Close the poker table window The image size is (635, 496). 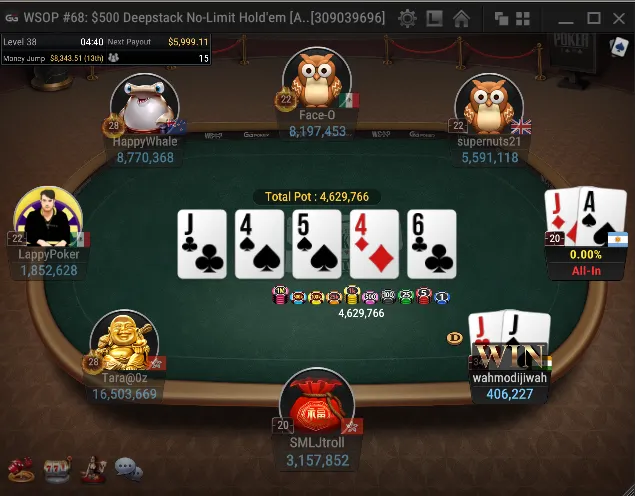[x=619, y=18]
